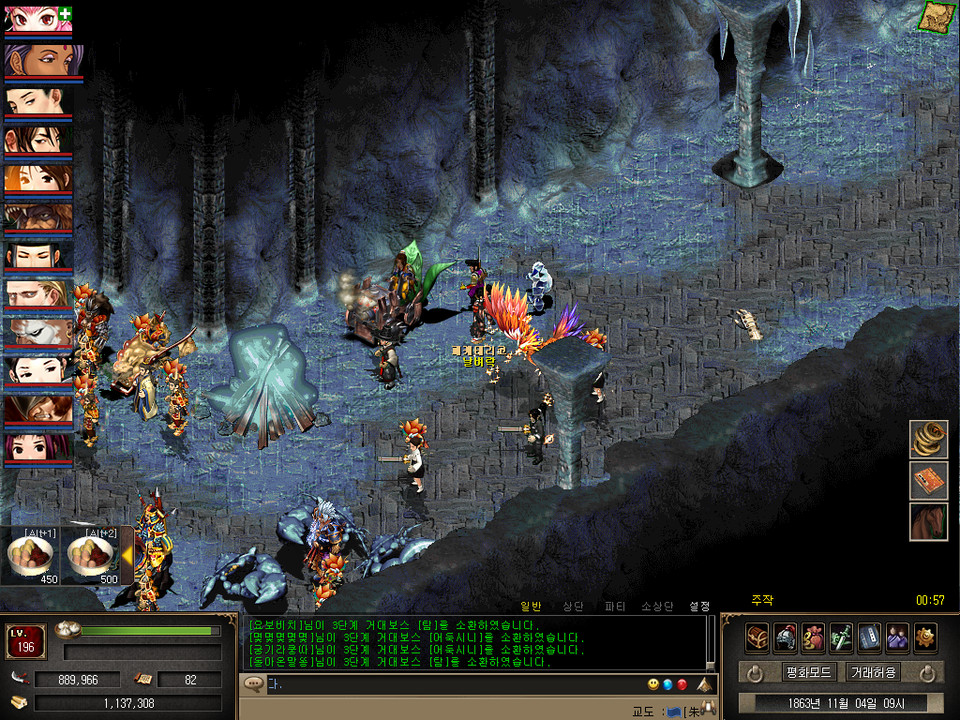Select the pink-haired party member portrait
This screenshot has height=720, width=960.
click(37, 19)
